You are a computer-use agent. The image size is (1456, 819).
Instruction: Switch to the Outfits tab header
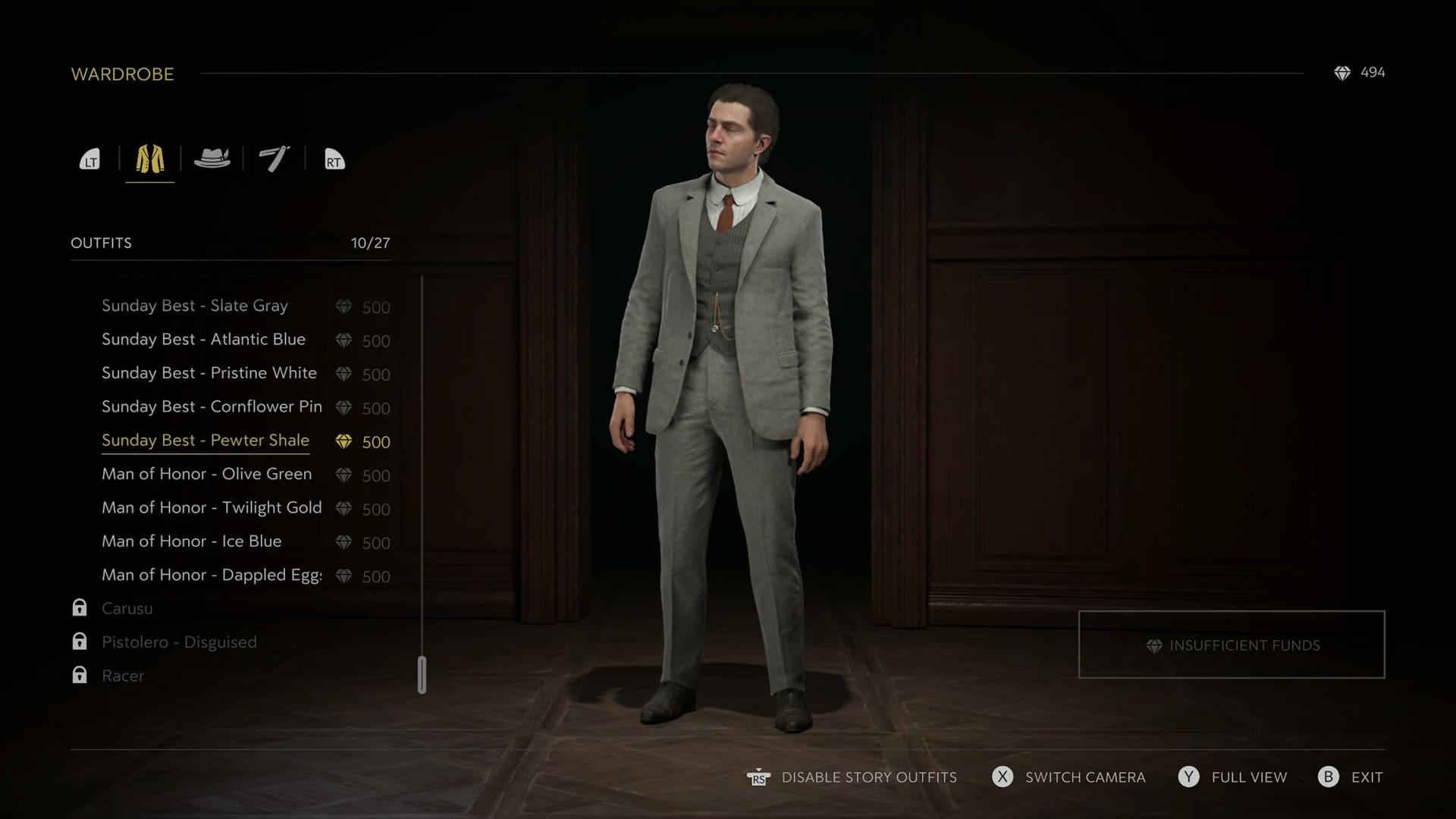pos(102,243)
